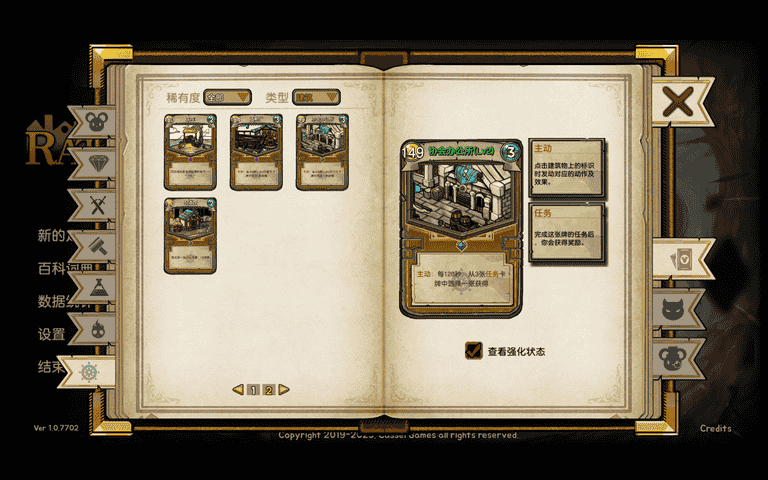Open the bear head bookmark
This screenshot has height=480, width=768.
[683, 356]
